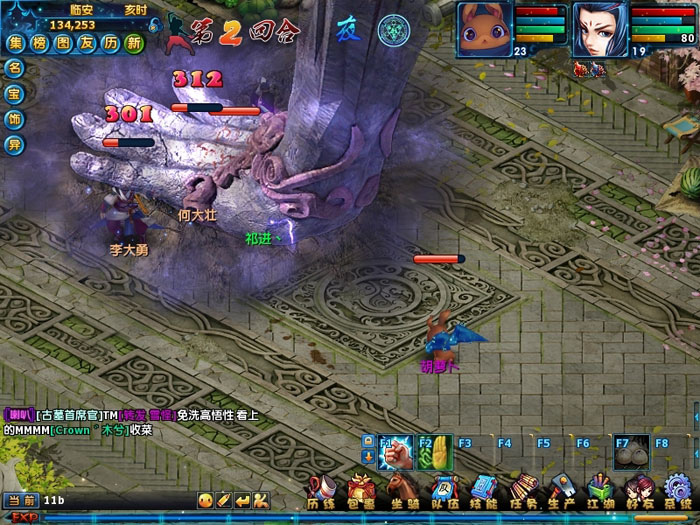Open the 图 map button
Viewport: 700px width, 525px height.
[63, 43]
